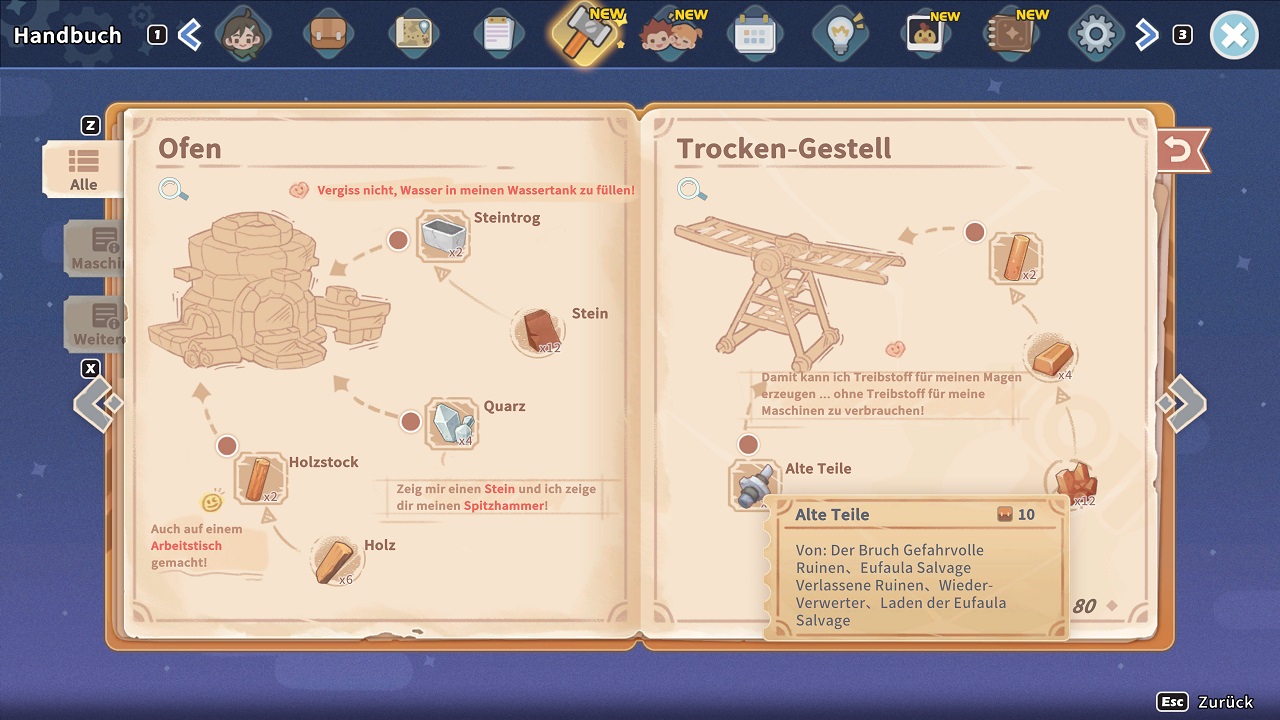This screenshot has height=720, width=1280.
Task: Open the photo album tab
Action: [x=925, y=35]
